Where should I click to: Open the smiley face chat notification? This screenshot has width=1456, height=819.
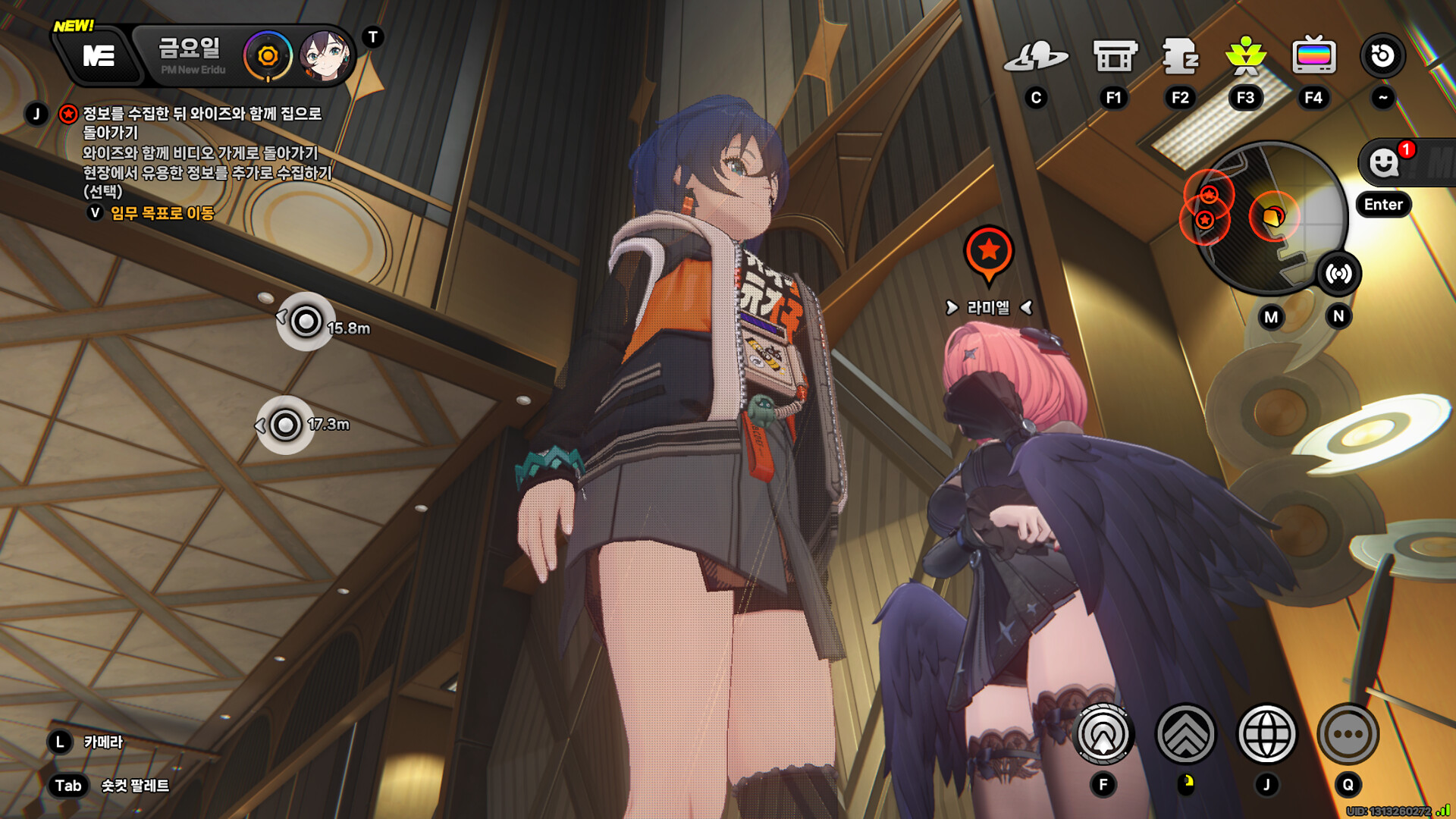pos(1385,162)
